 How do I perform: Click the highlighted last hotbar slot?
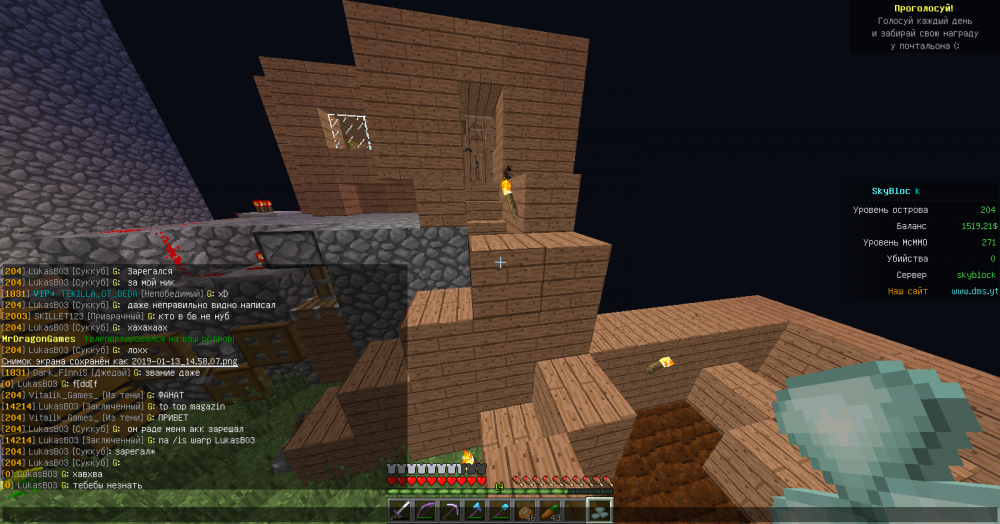pos(600,511)
